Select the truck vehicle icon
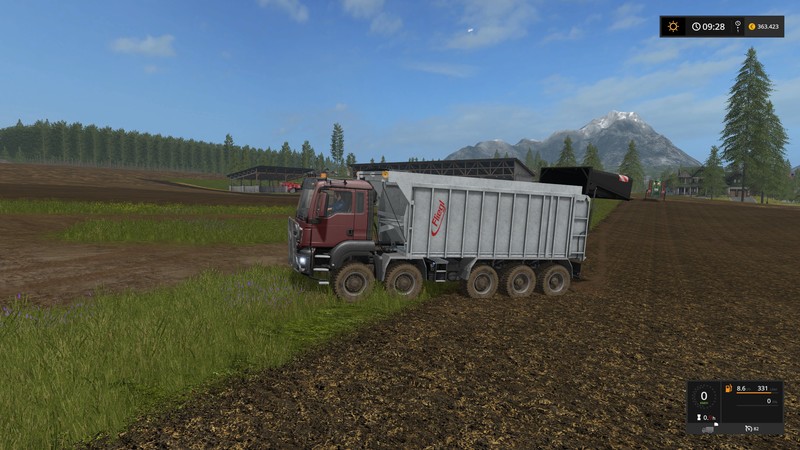Screen dimensions: 800x450 pos(709,429)
